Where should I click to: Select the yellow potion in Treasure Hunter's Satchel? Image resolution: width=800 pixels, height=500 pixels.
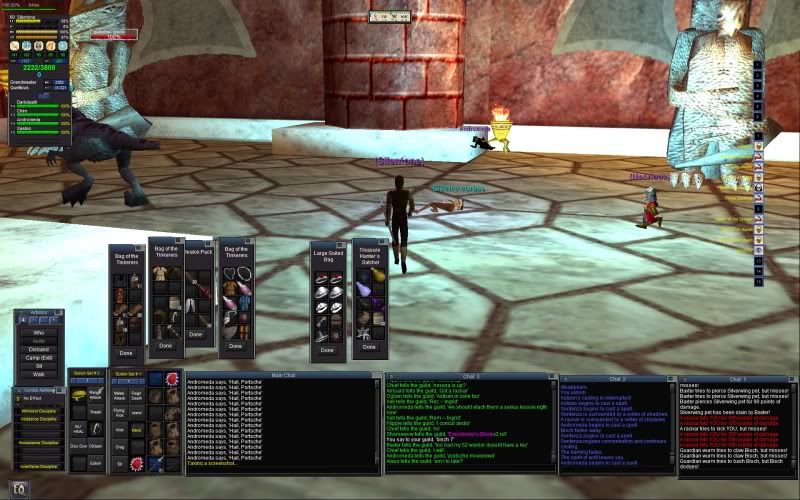point(379,274)
